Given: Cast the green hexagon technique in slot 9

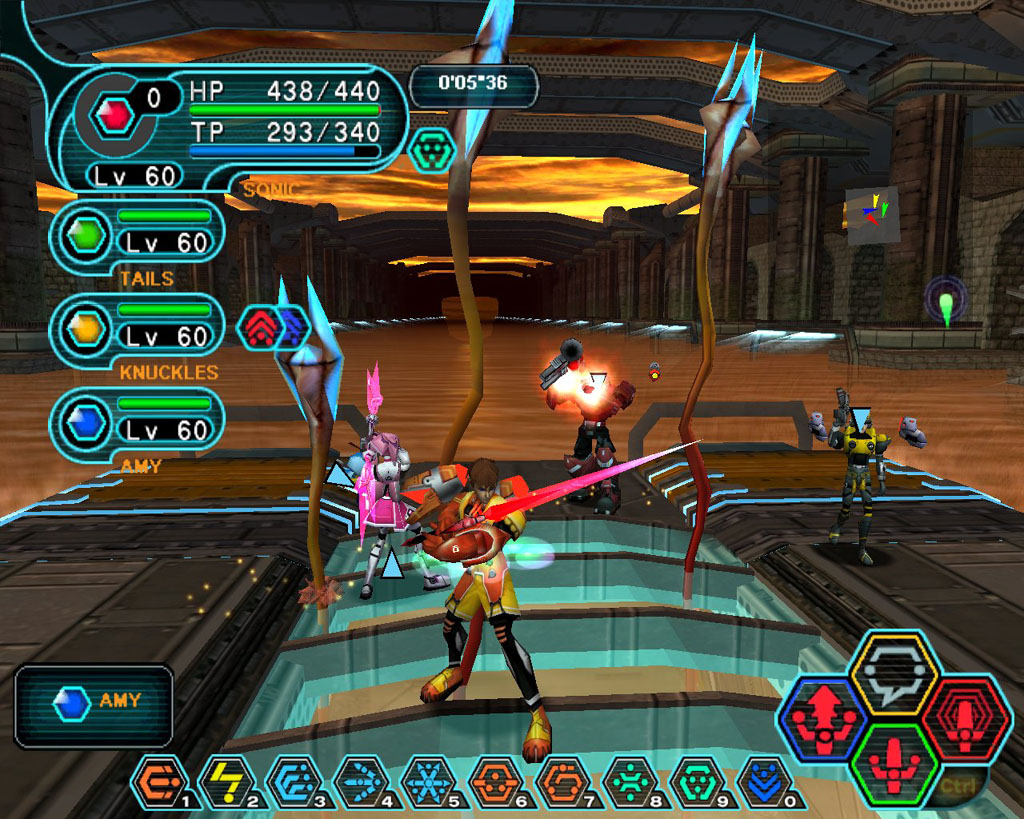Looking at the screenshot, I should click(698, 781).
